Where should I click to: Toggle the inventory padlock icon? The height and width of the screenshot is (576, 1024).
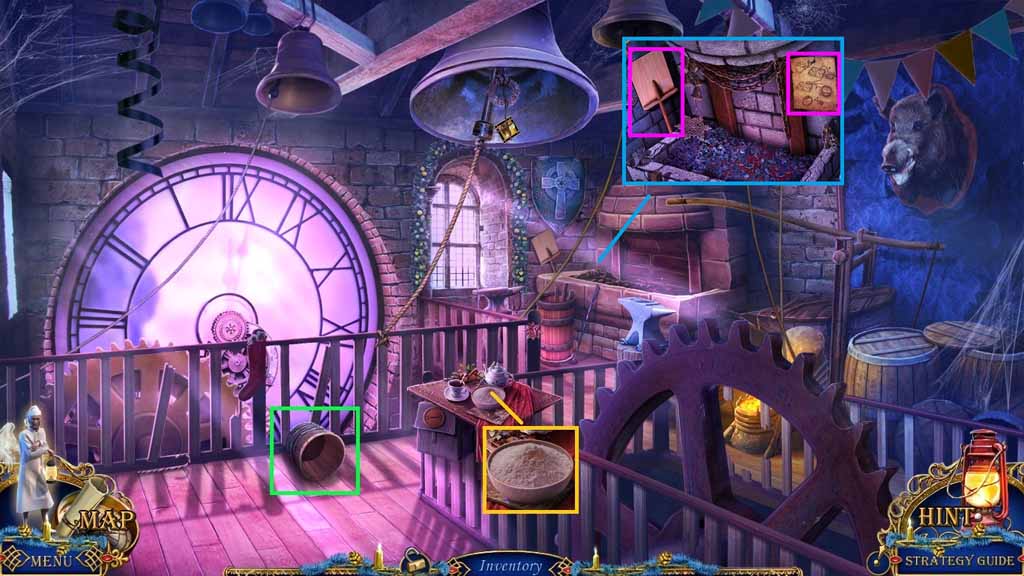(x=413, y=564)
